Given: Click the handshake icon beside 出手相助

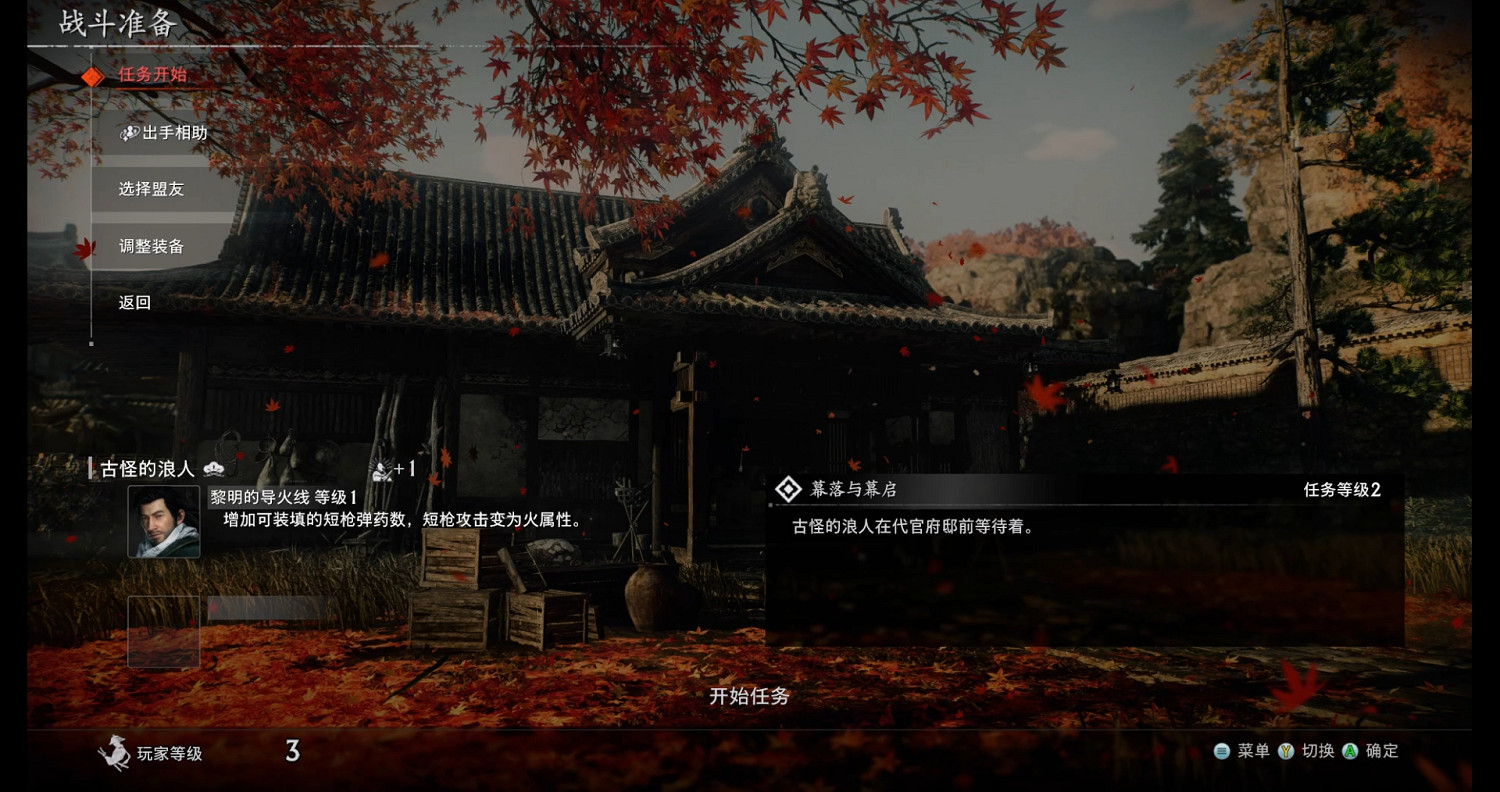Looking at the screenshot, I should tap(129, 131).
